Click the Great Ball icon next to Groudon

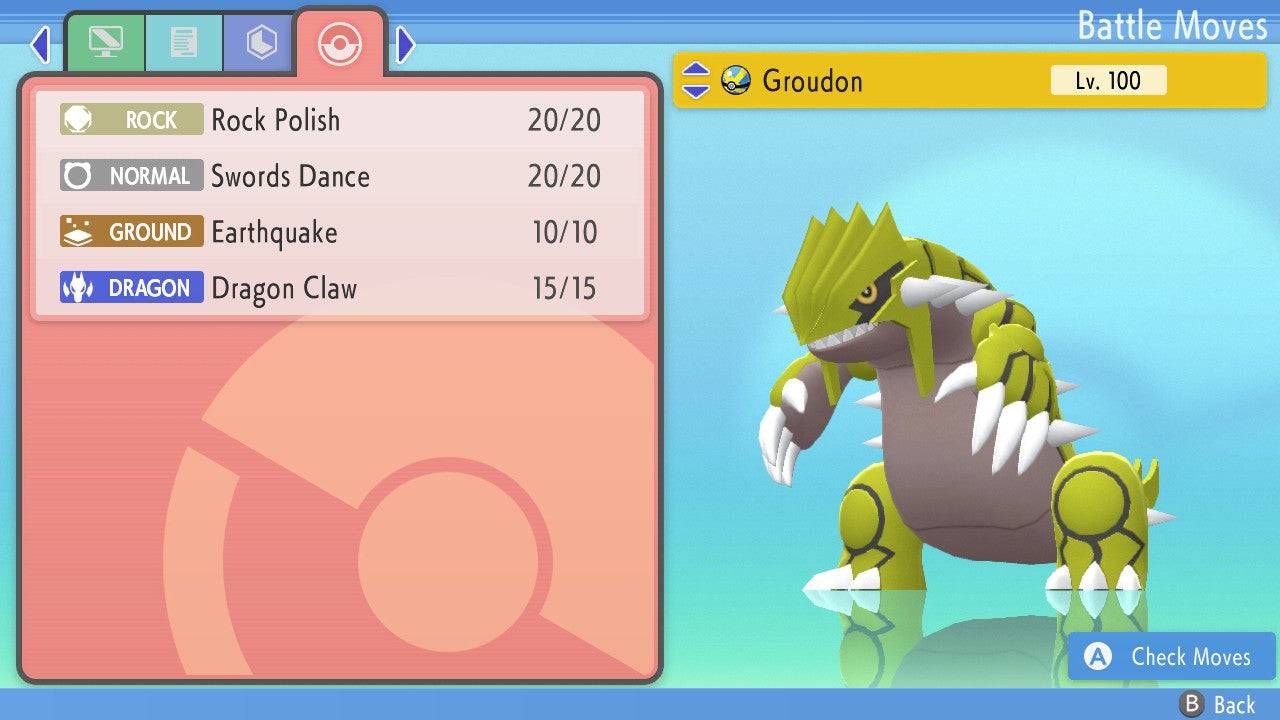(735, 82)
